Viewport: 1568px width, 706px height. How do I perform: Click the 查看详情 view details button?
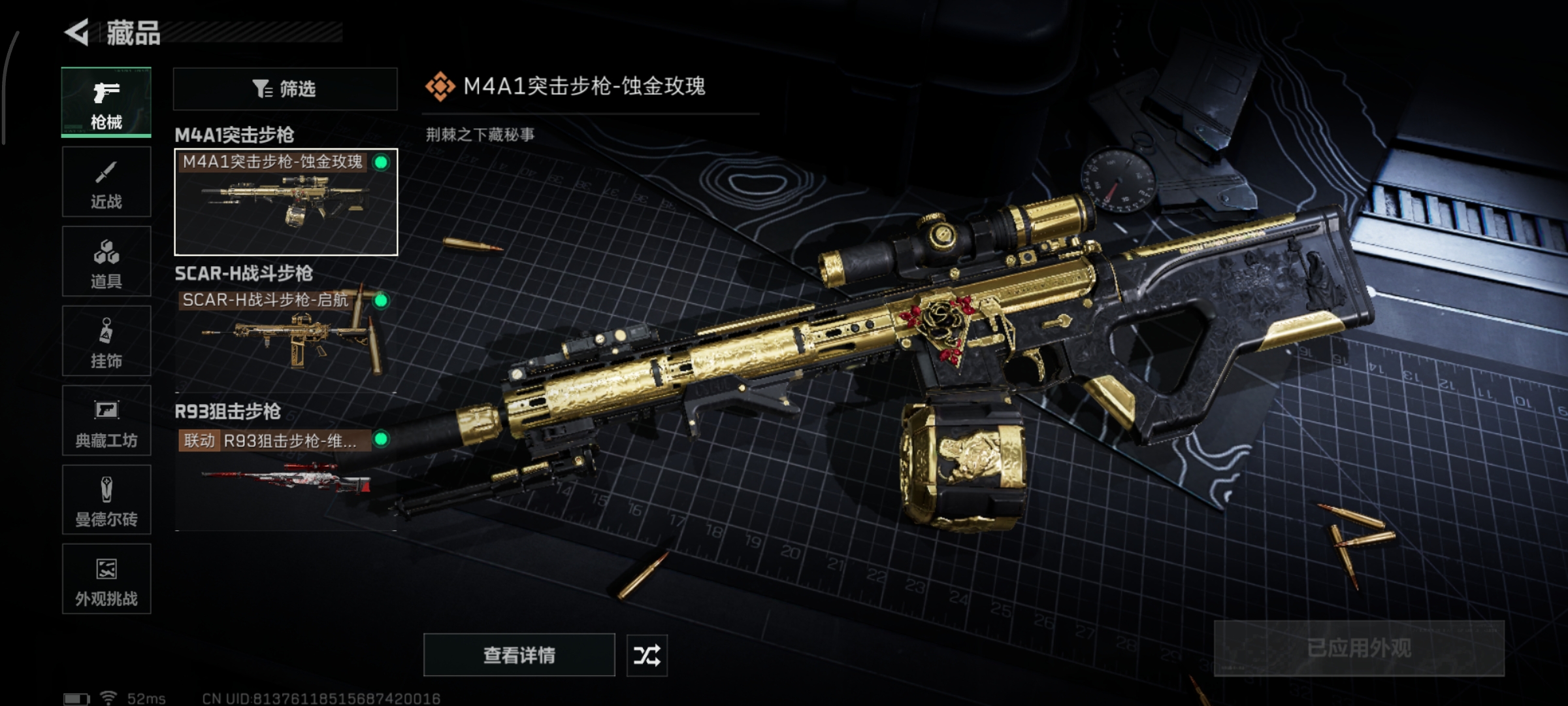[x=519, y=655]
